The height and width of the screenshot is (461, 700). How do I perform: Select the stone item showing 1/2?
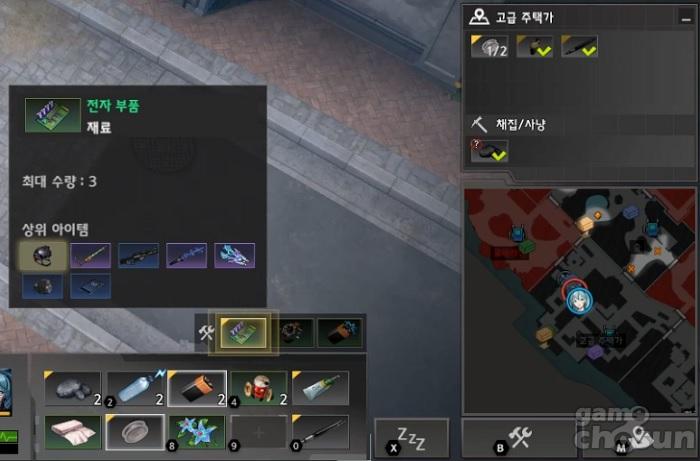click(x=490, y=47)
